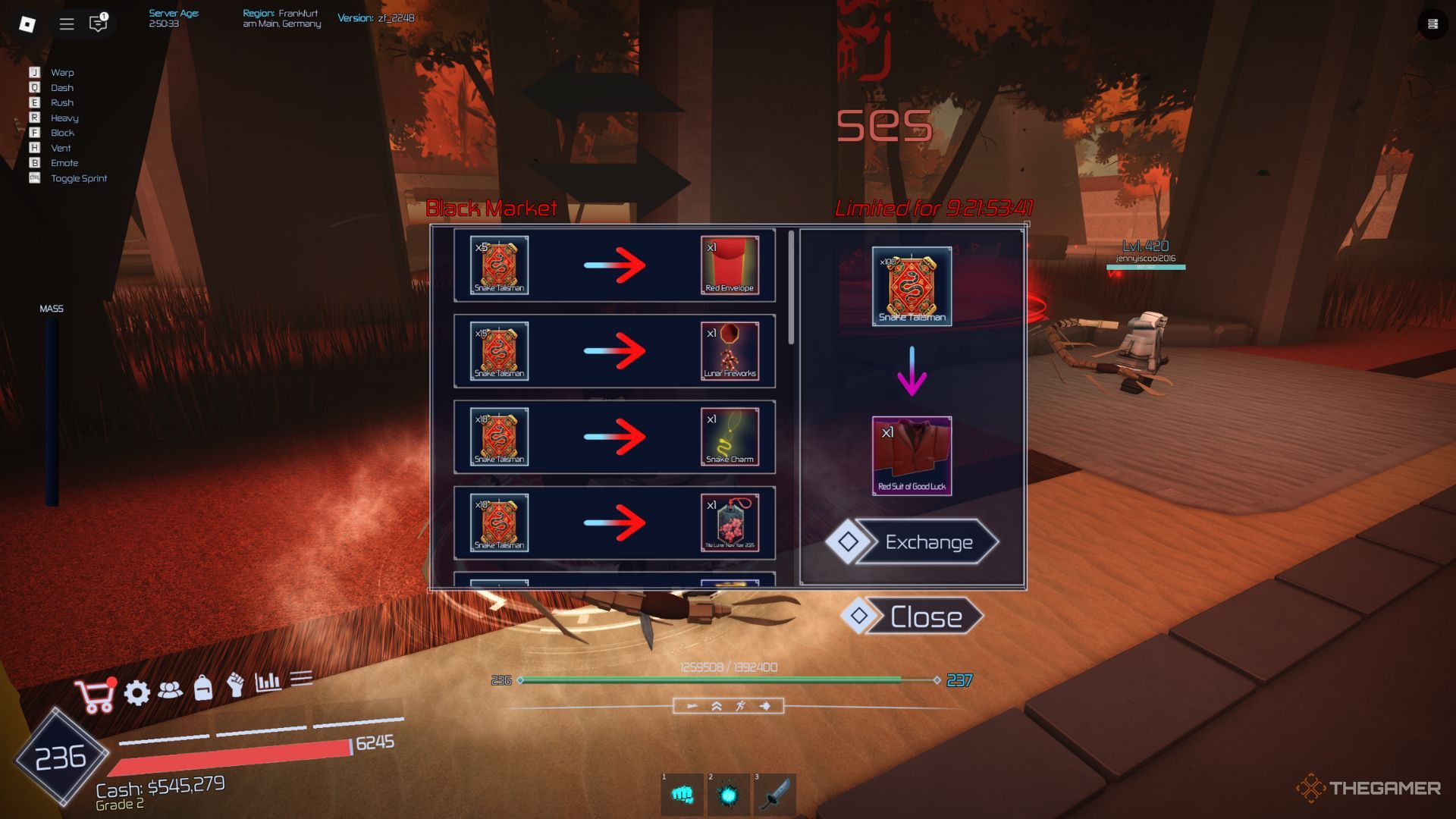Select the Red Envelope trade row
1456x819 pixels.
[614, 265]
